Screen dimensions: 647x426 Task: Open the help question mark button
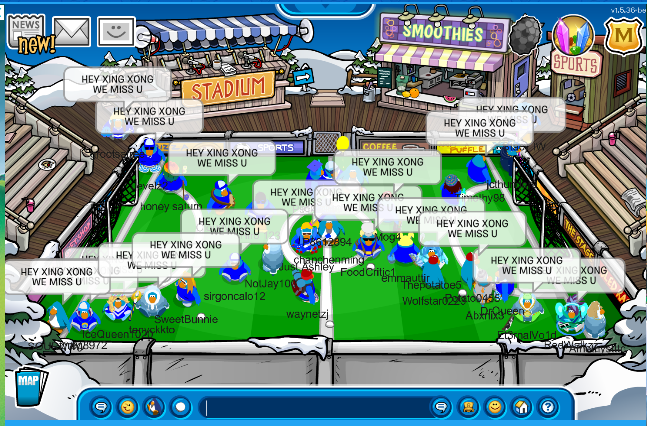click(x=547, y=407)
